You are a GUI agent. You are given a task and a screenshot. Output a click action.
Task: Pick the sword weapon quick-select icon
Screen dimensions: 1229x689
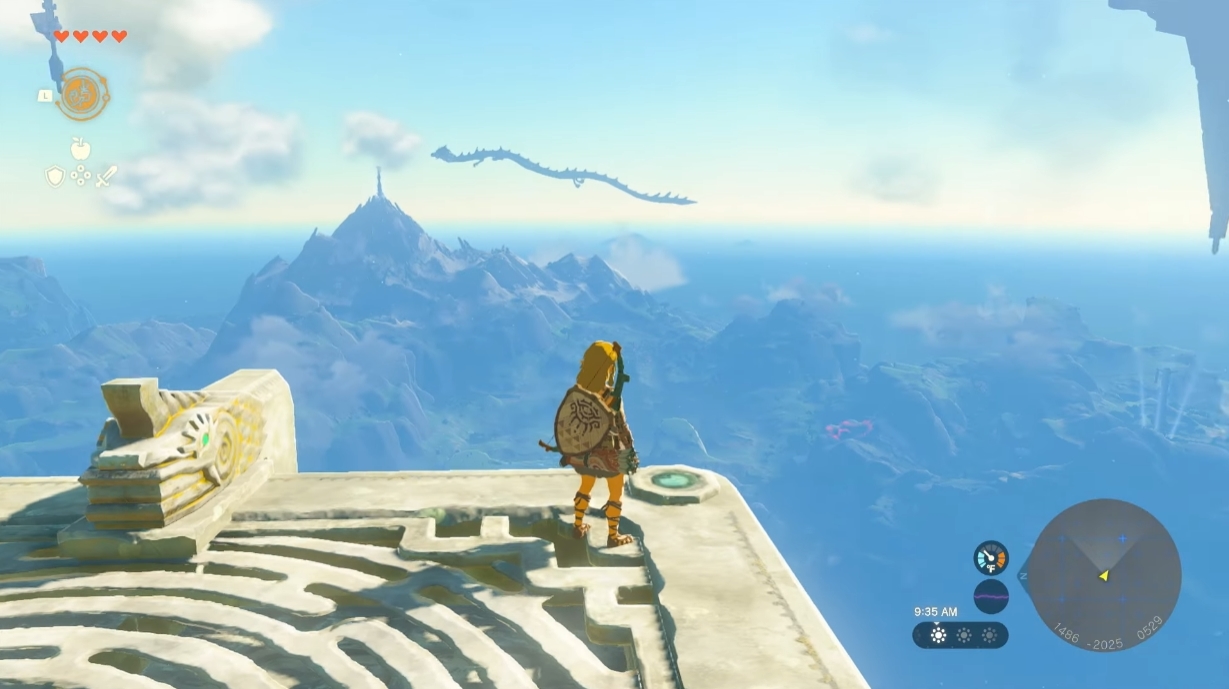pyautogui.click(x=106, y=176)
